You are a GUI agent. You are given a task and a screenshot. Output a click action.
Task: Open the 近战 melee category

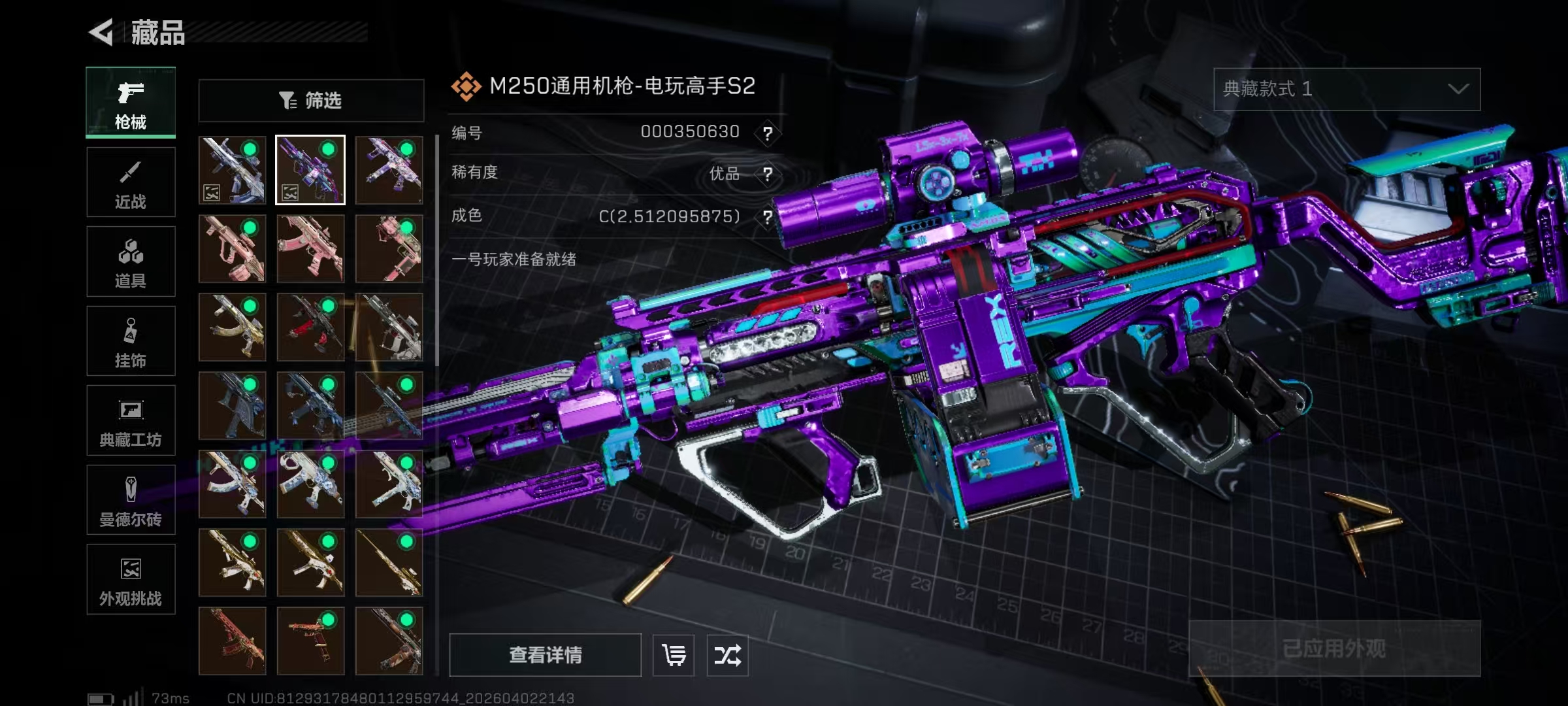pos(131,182)
